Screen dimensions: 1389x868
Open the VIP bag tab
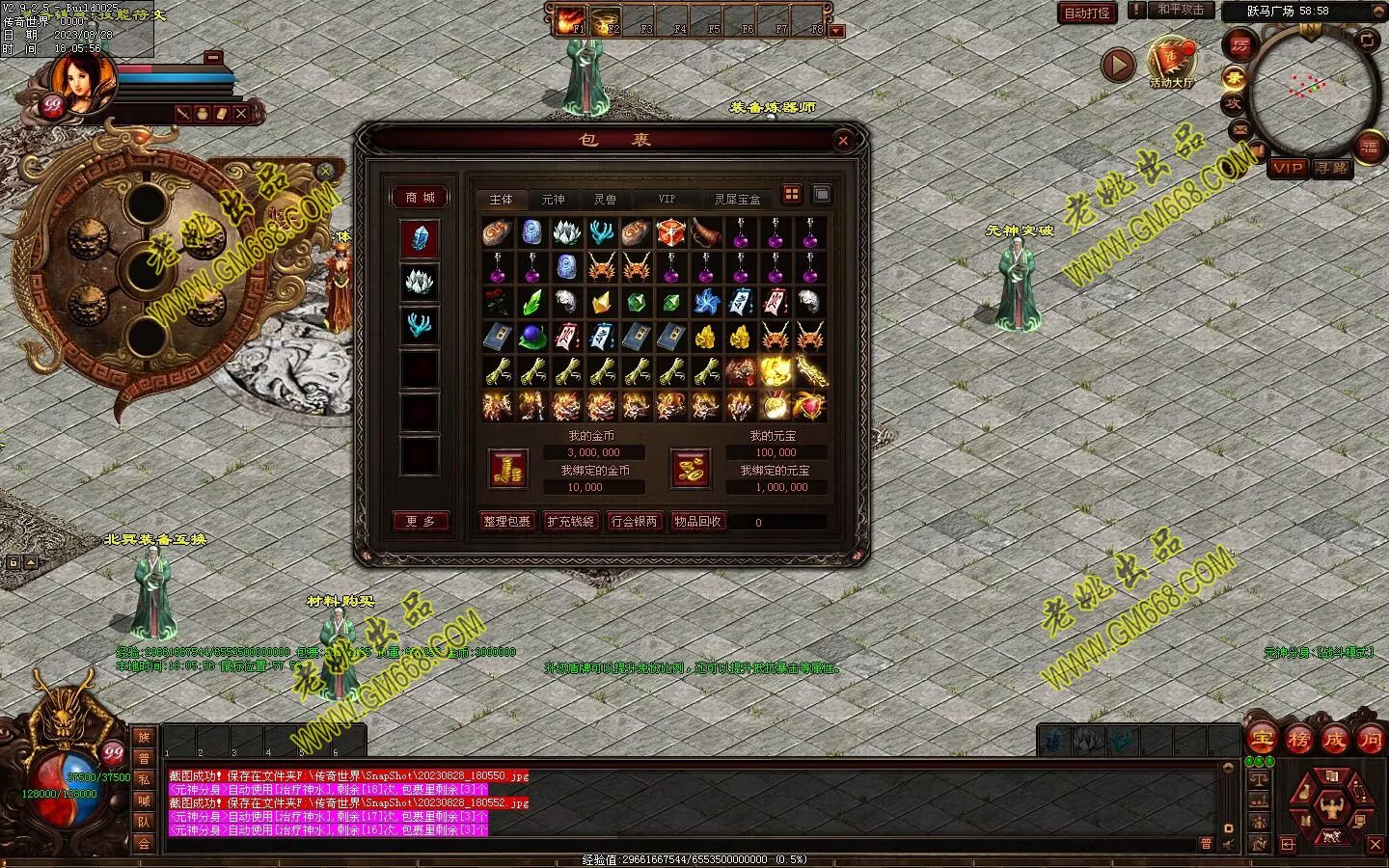pyautogui.click(x=667, y=200)
